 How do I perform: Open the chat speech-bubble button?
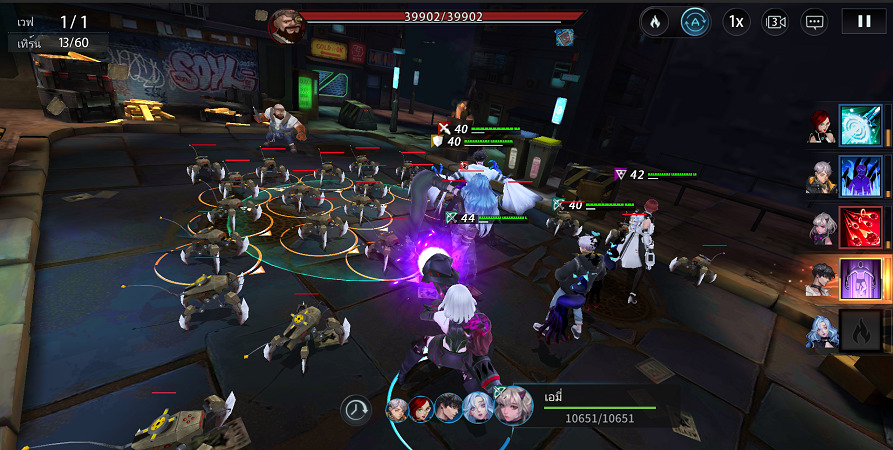pyautogui.click(x=815, y=21)
